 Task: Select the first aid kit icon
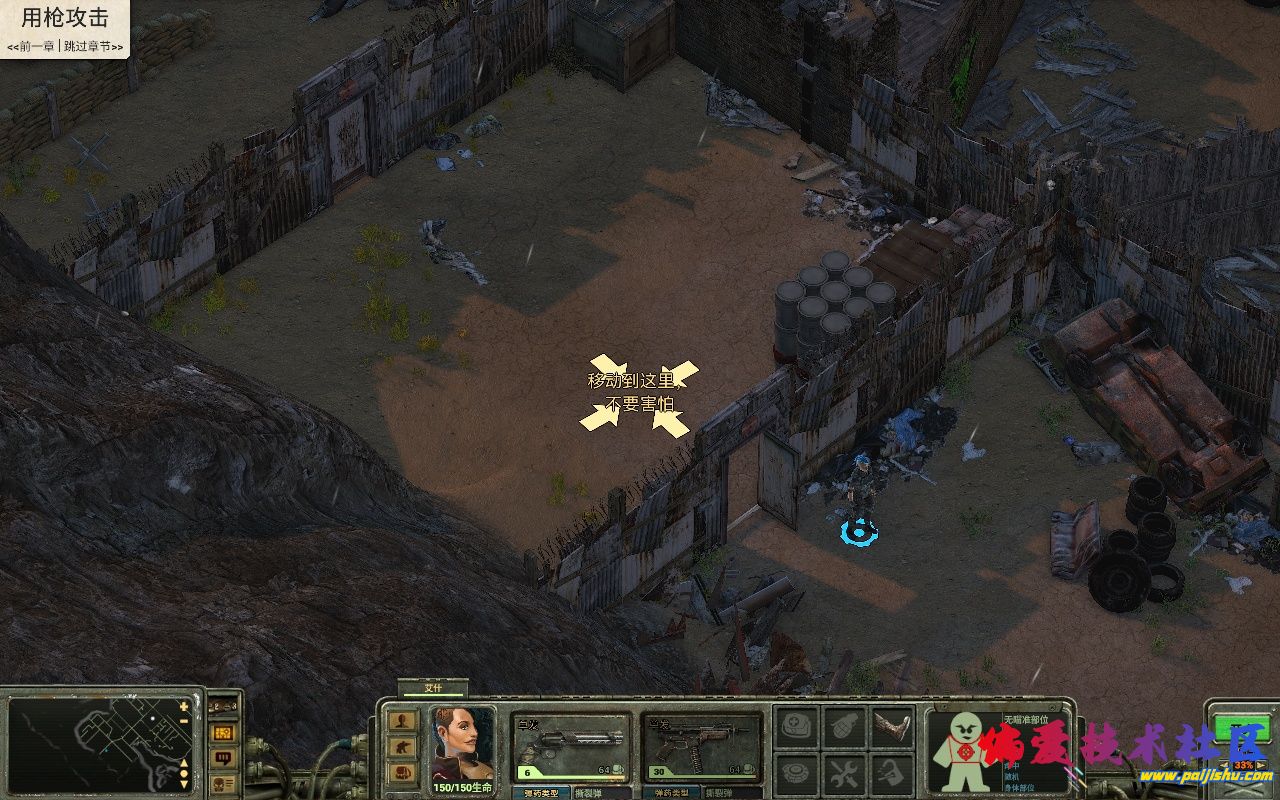point(795,726)
